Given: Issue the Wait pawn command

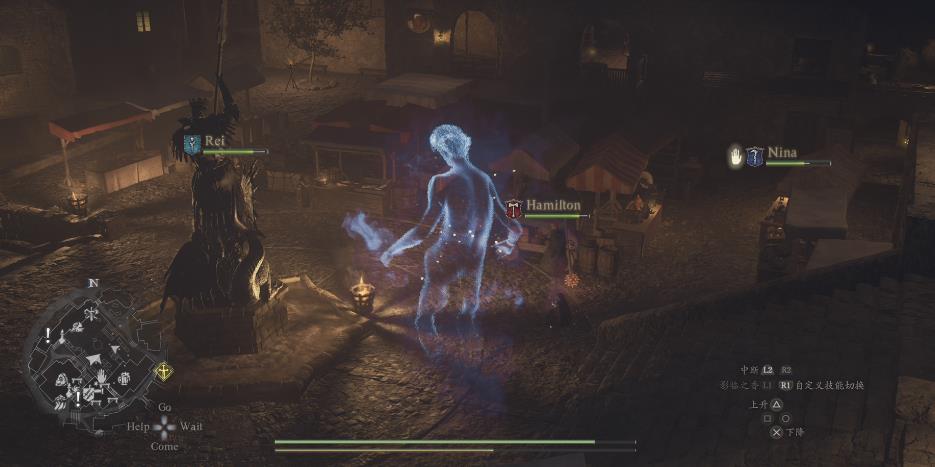Looking at the screenshot, I should pyautogui.click(x=191, y=427).
